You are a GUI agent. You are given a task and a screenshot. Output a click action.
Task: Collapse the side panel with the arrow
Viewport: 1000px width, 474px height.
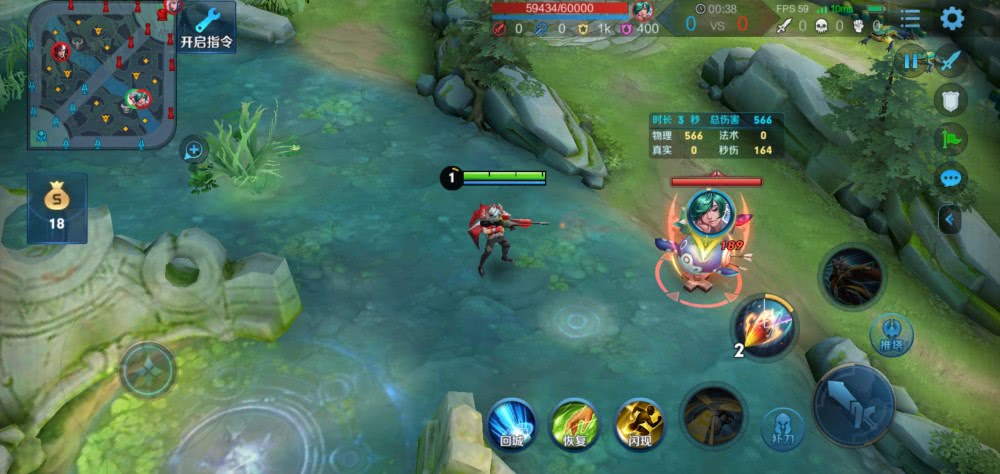[950, 218]
